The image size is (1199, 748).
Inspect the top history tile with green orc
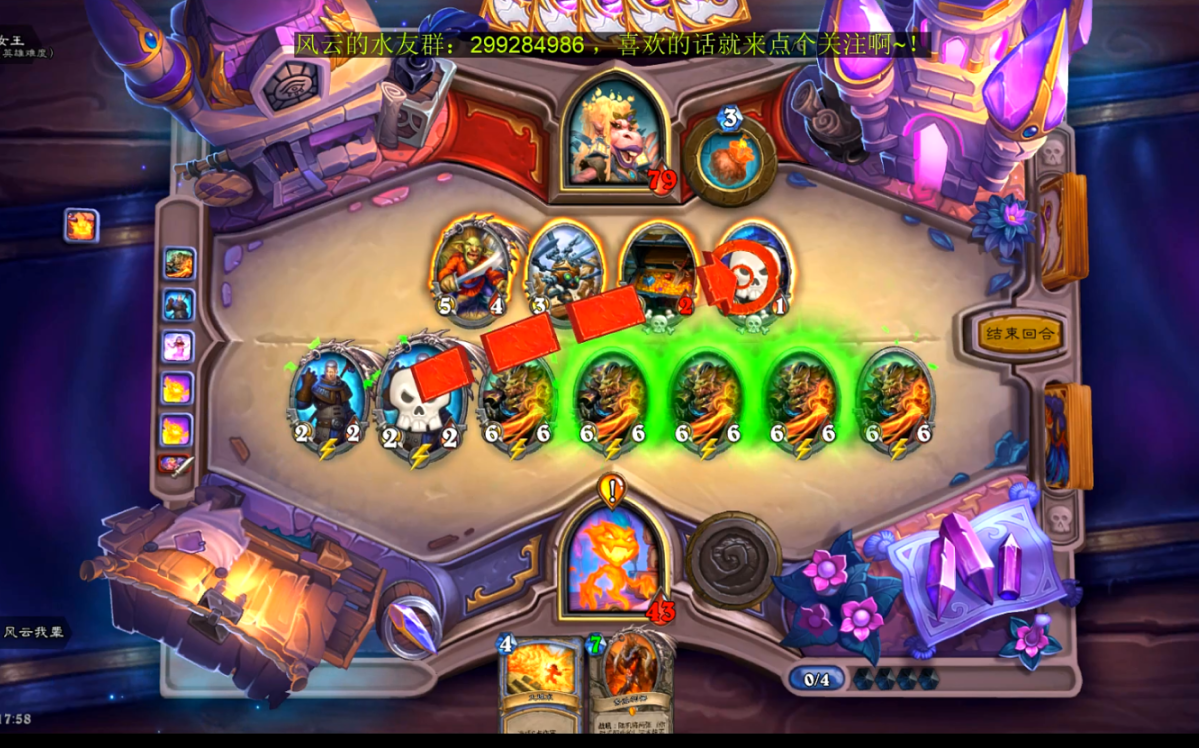tap(179, 263)
